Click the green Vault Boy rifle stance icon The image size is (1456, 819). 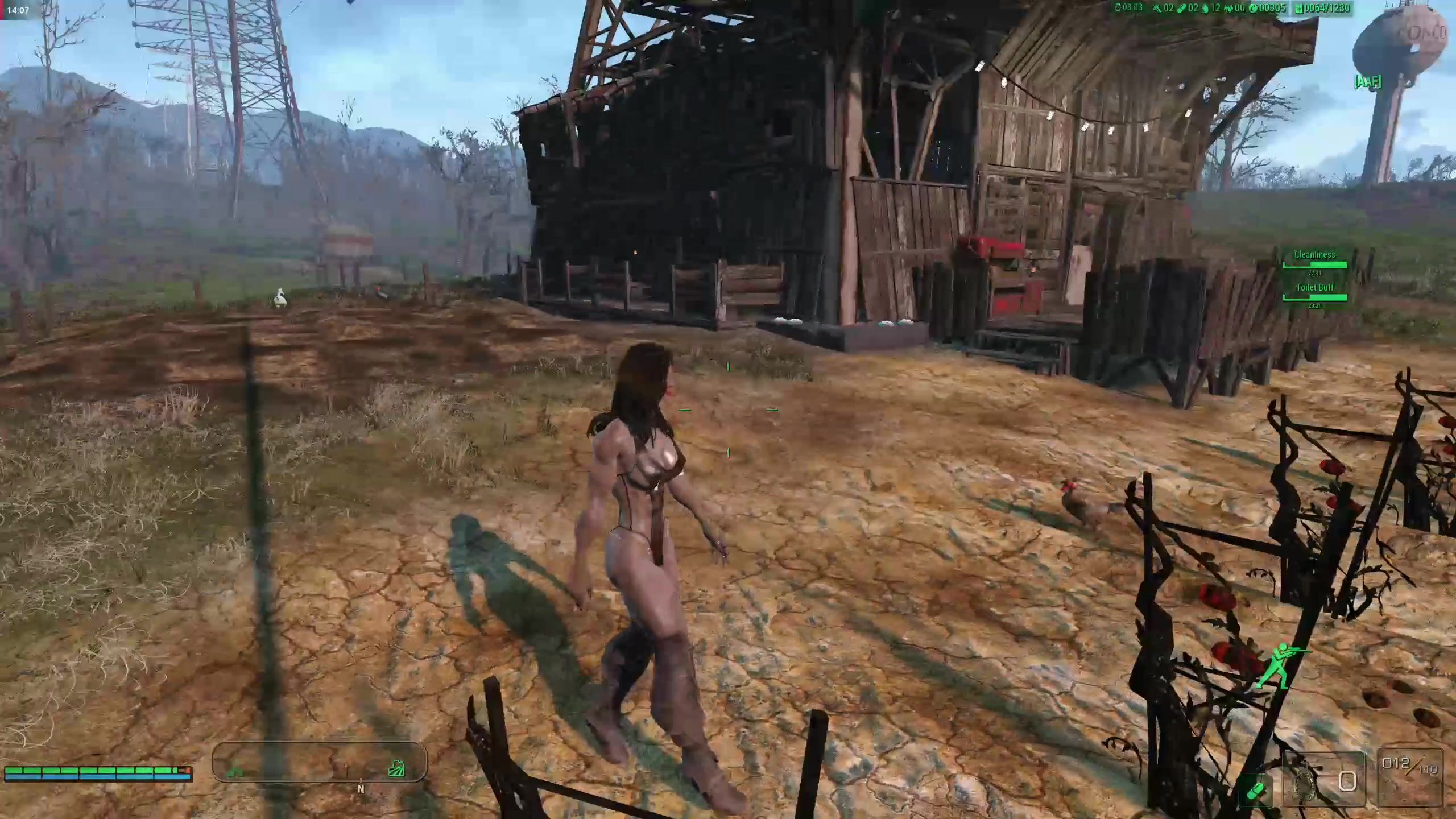coord(1284,665)
